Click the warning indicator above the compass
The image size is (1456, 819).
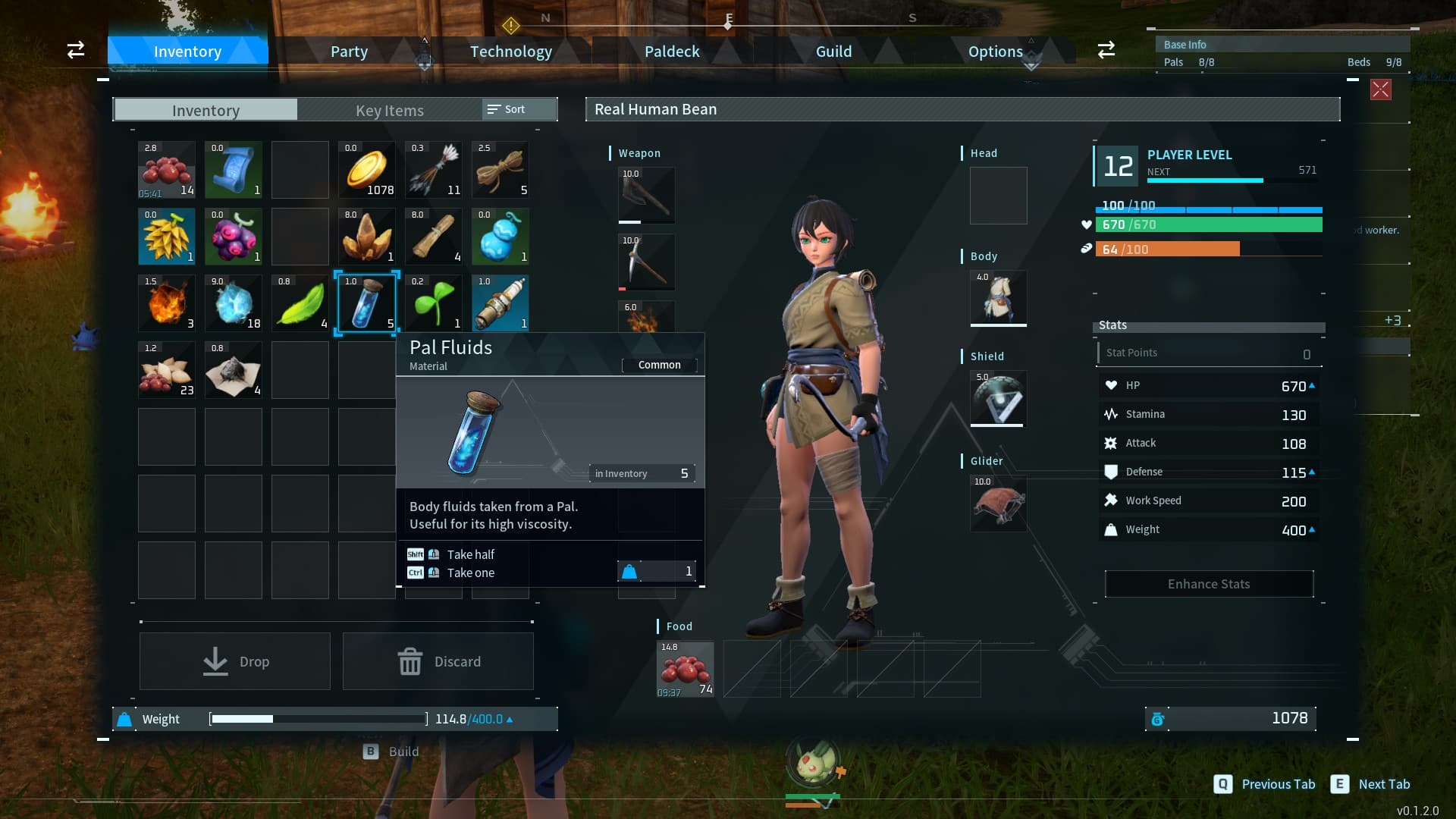pyautogui.click(x=512, y=27)
